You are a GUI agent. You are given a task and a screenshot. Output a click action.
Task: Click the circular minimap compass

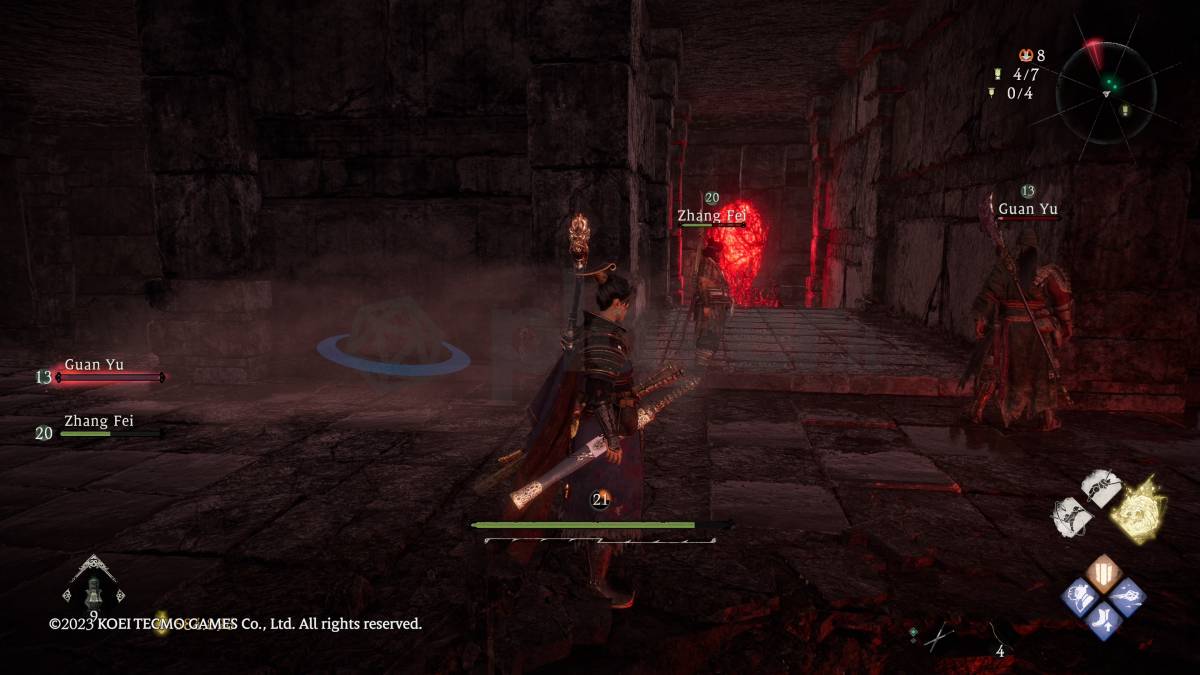1106,92
